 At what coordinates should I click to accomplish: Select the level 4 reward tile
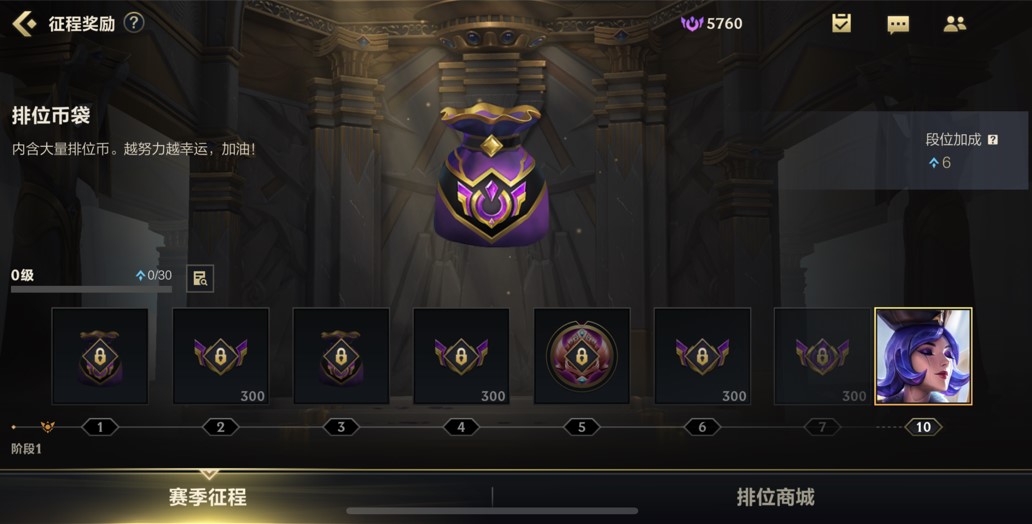click(x=461, y=355)
